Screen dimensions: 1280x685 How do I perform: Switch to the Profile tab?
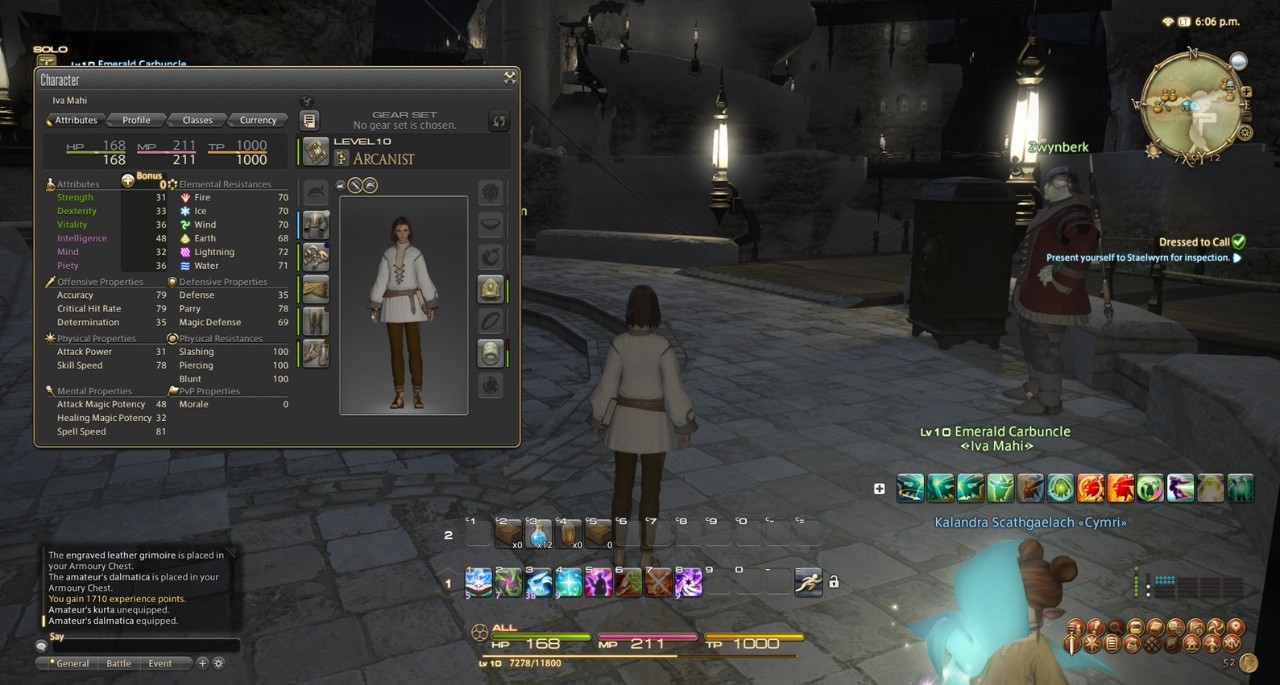pos(136,120)
